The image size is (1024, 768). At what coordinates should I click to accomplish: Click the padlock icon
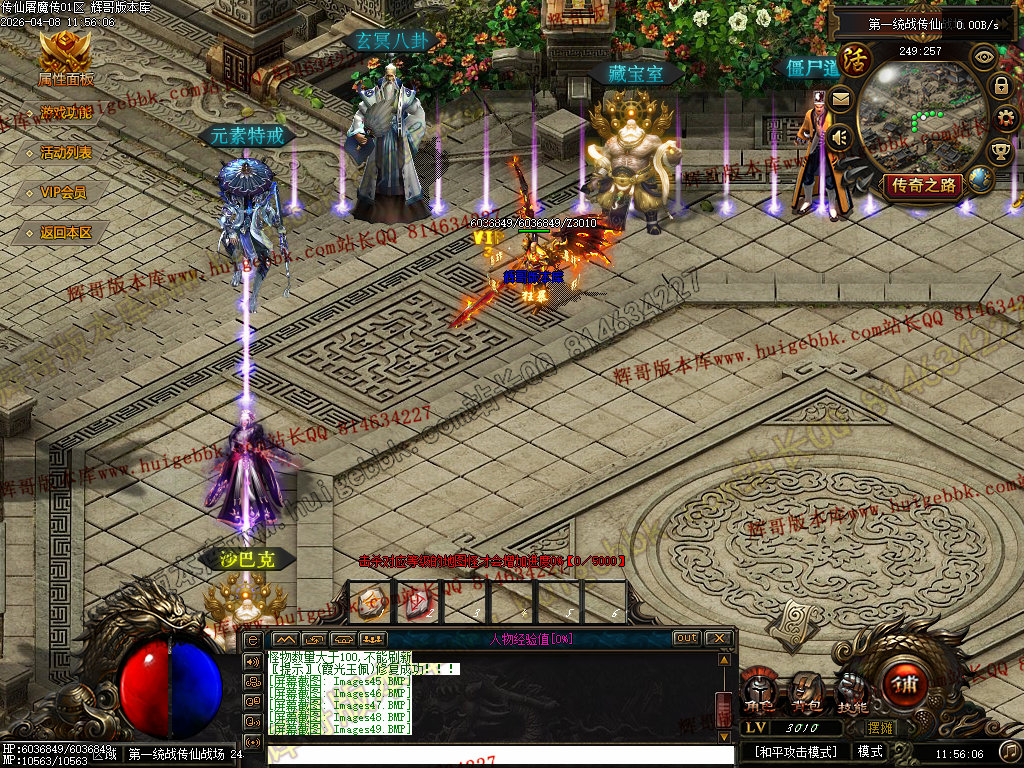1000,86
